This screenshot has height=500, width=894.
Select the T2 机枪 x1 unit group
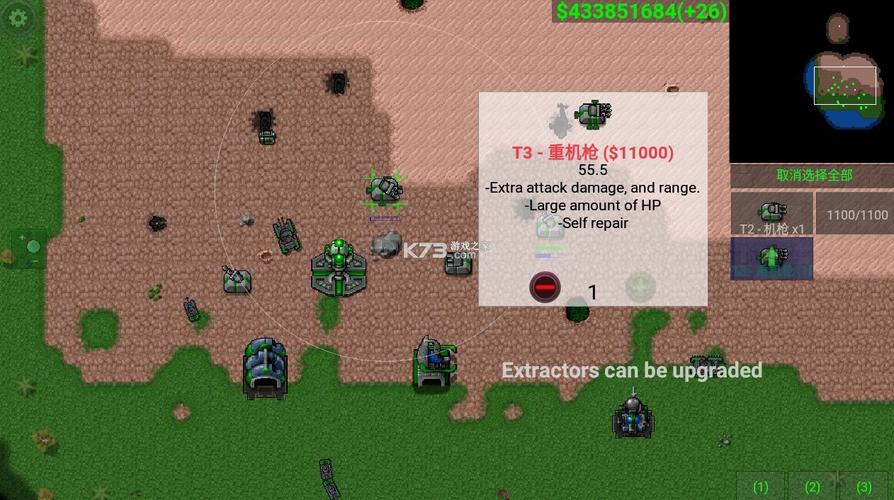click(771, 215)
